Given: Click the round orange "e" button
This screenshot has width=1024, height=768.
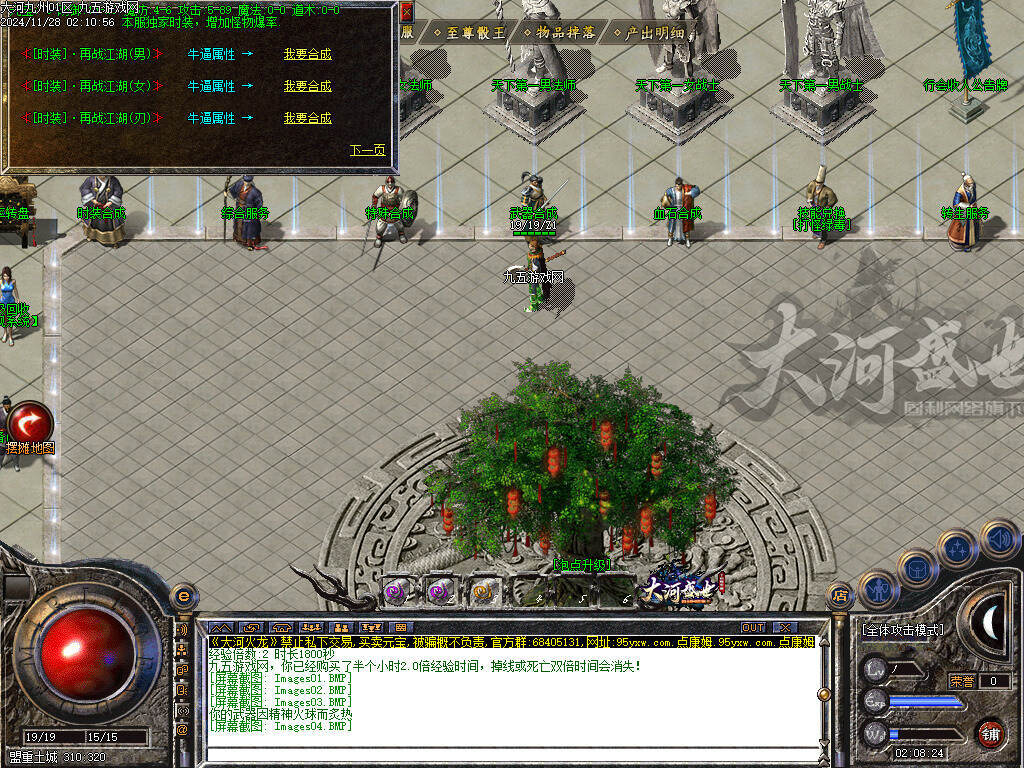Looking at the screenshot, I should click(182, 596).
